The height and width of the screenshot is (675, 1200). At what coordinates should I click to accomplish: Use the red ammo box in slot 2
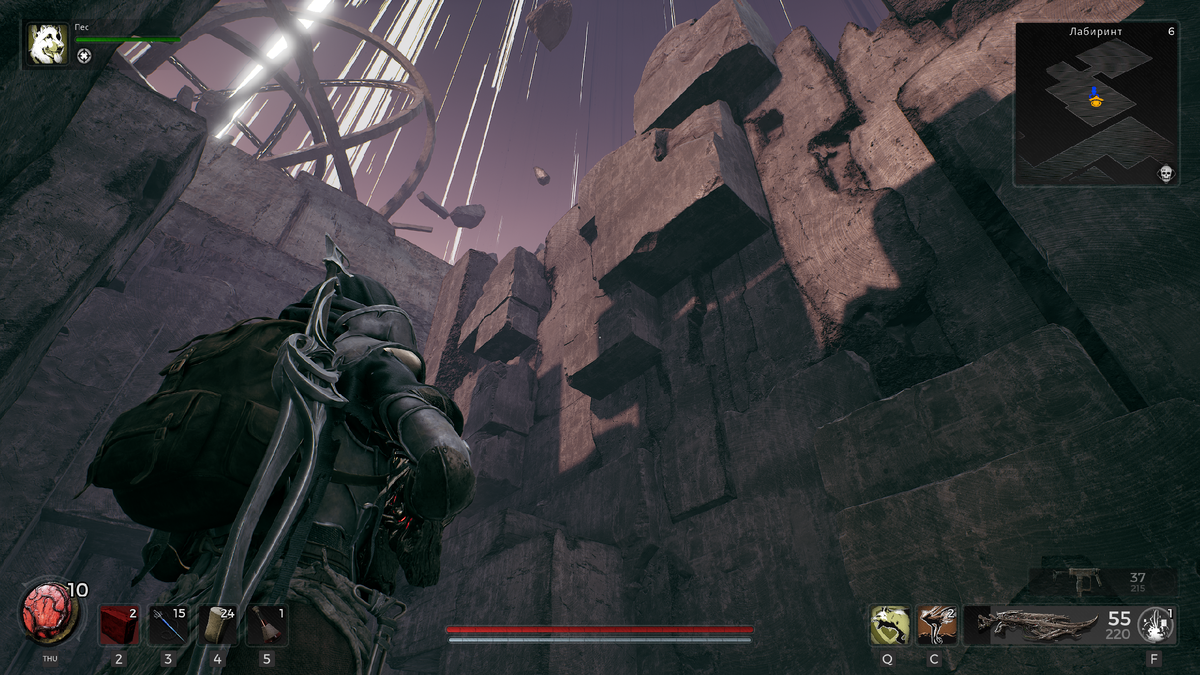pos(118,625)
